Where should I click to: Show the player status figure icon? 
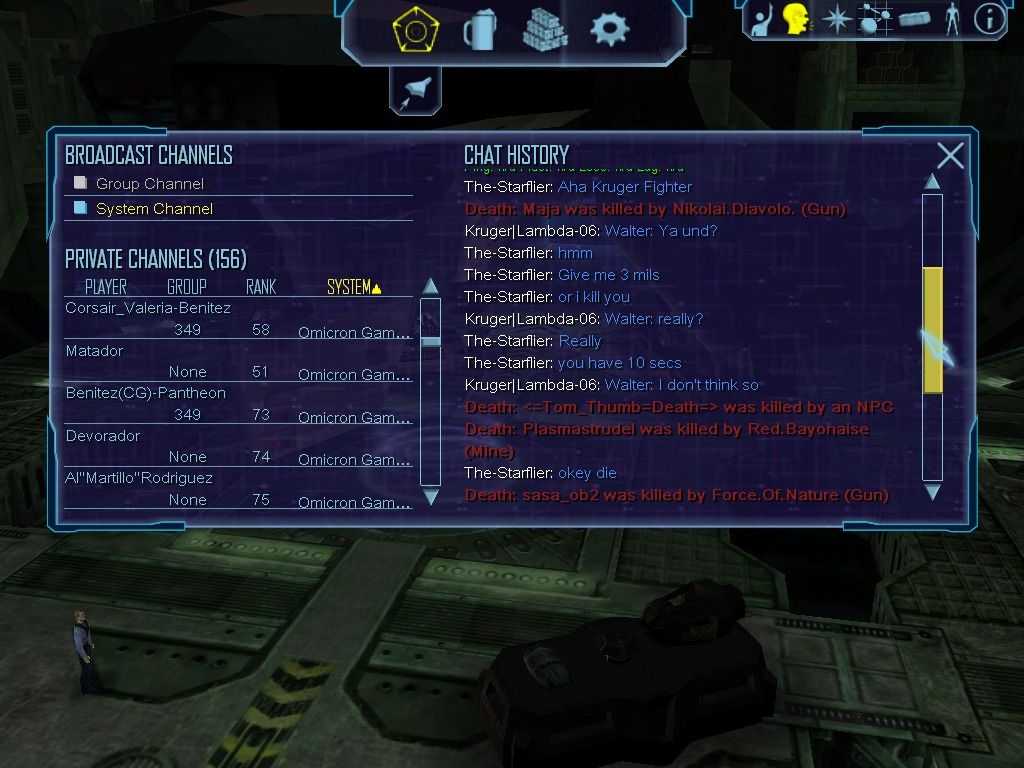pyautogui.click(x=952, y=19)
